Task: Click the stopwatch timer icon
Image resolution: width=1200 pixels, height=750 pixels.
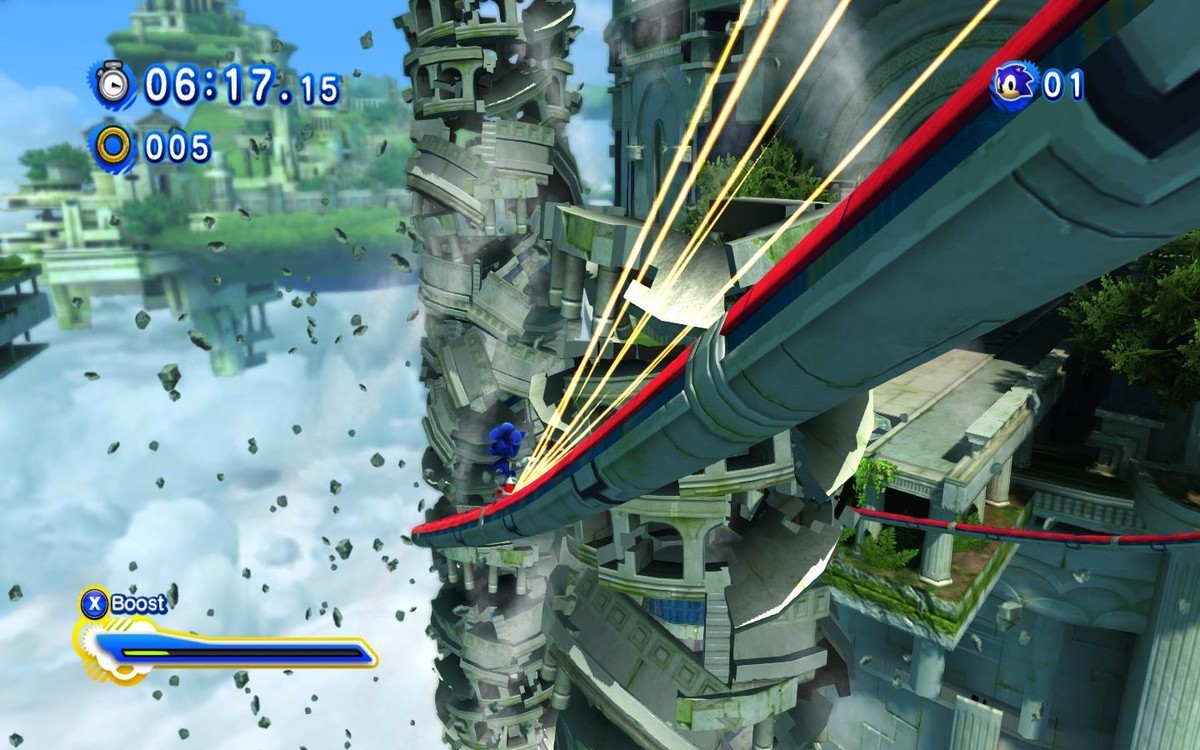Action: [x=113, y=83]
